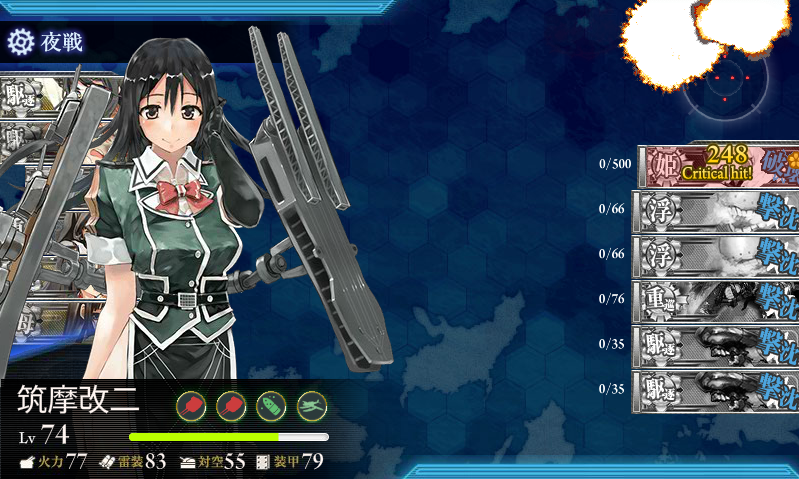Image resolution: width=799 pixels, height=479 pixels.
Task: Select the 重巡 heavy cruiser enemy card
Action: point(716,299)
